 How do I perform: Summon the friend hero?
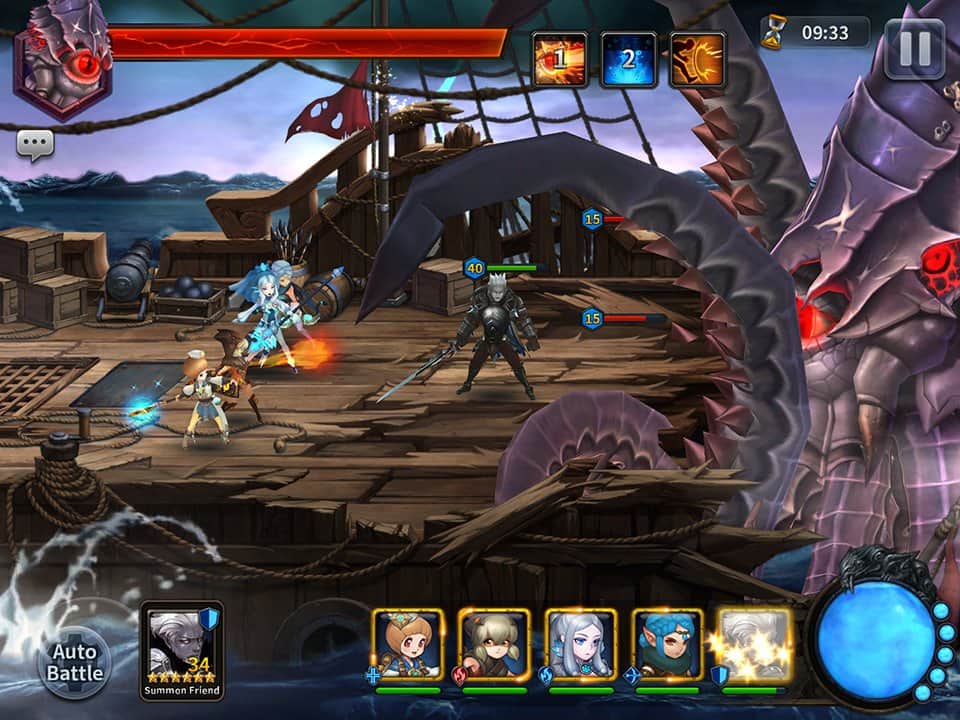point(182,649)
